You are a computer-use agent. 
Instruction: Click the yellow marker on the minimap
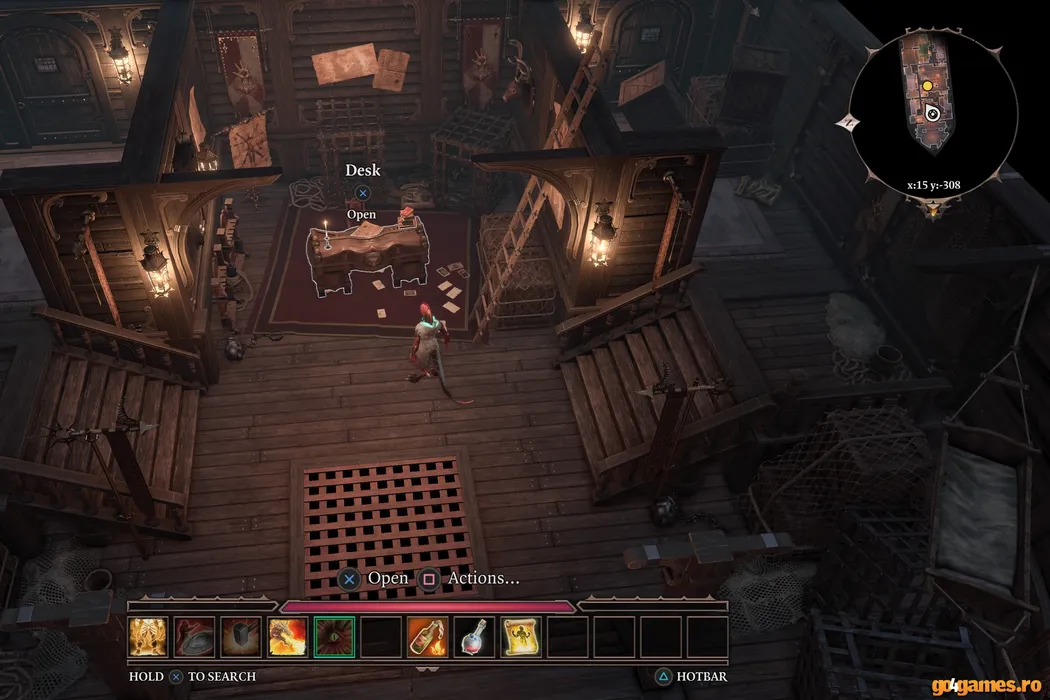927,87
